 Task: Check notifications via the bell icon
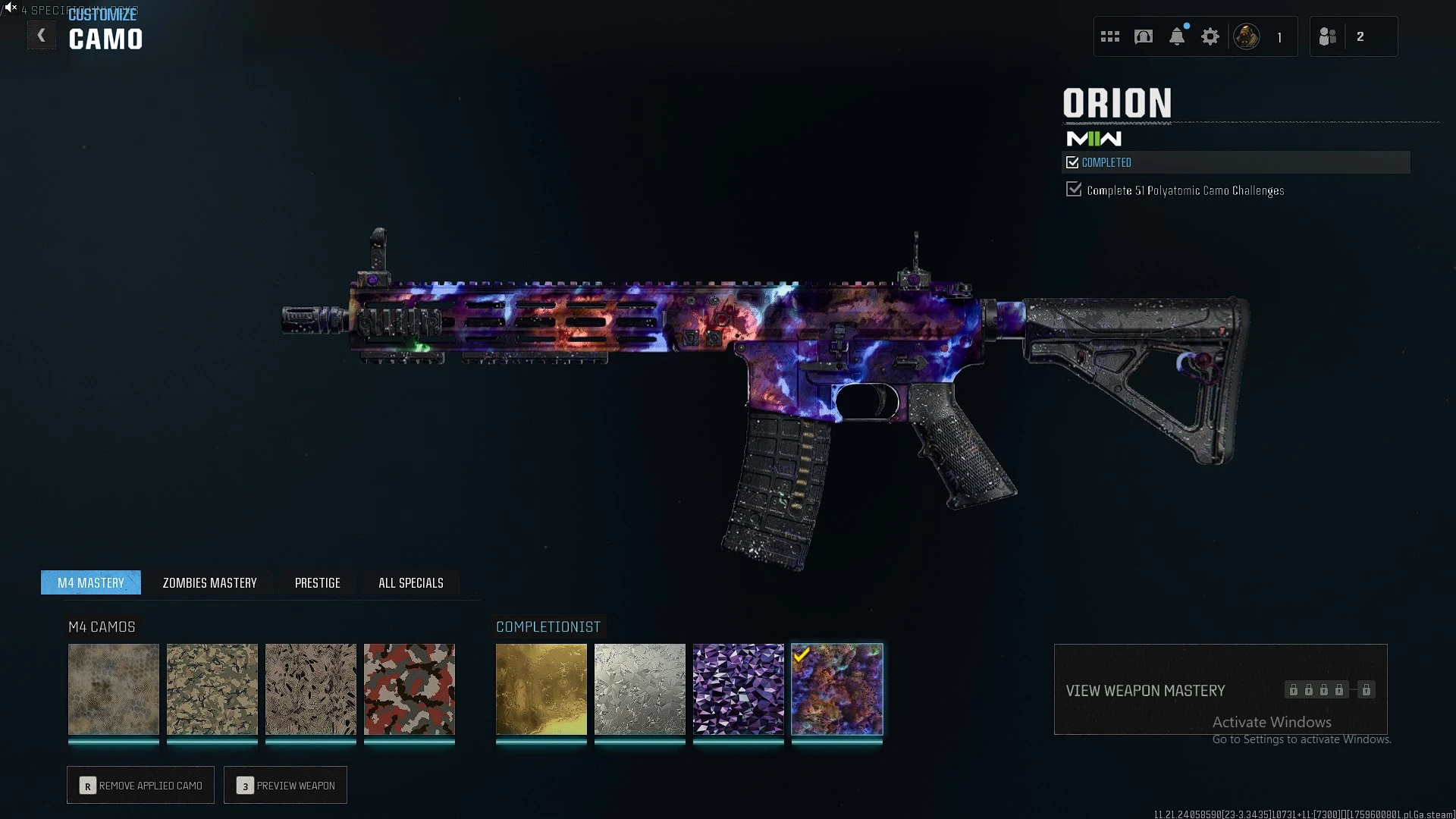click(1177, 36)
